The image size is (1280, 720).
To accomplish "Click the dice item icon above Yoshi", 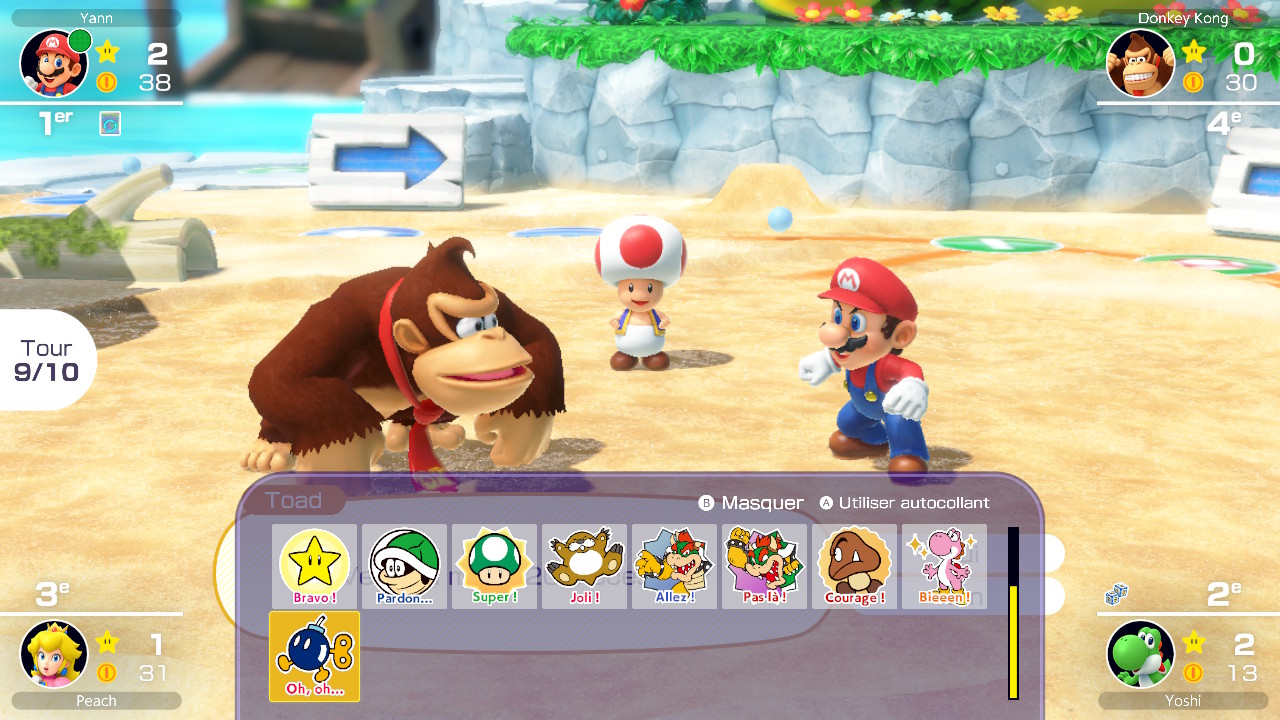I will pyautogui.click(x=1116, y=596).
